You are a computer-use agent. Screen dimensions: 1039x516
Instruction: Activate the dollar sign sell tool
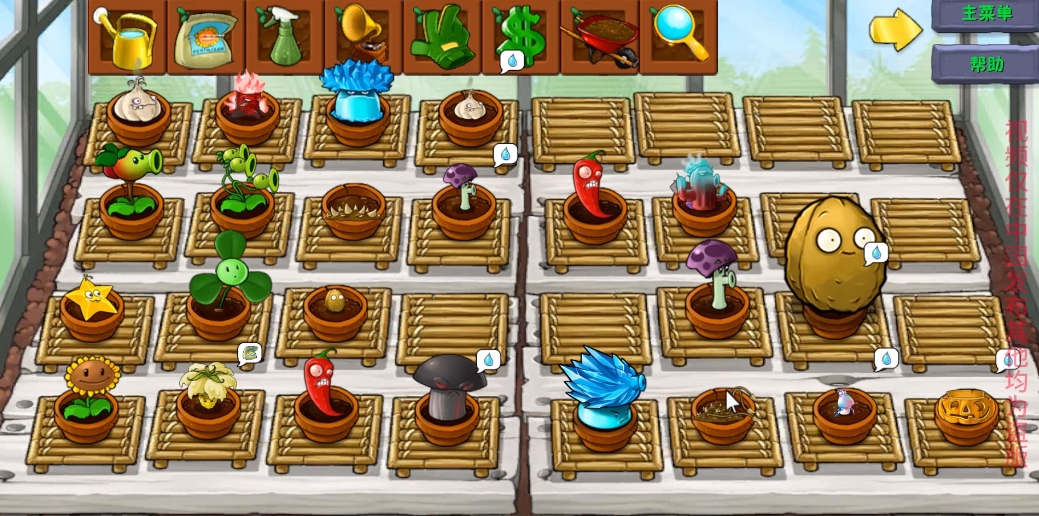520,36
